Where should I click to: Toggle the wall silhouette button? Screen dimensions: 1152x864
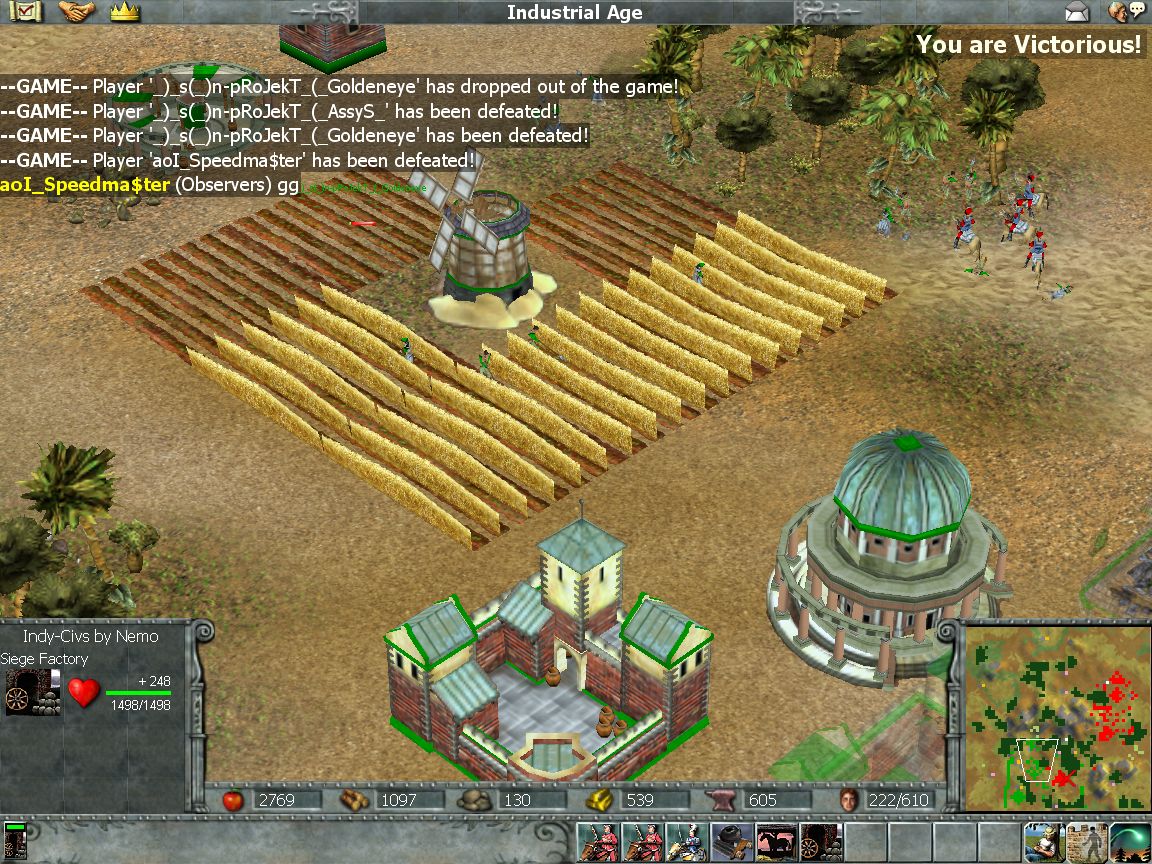1087,842
